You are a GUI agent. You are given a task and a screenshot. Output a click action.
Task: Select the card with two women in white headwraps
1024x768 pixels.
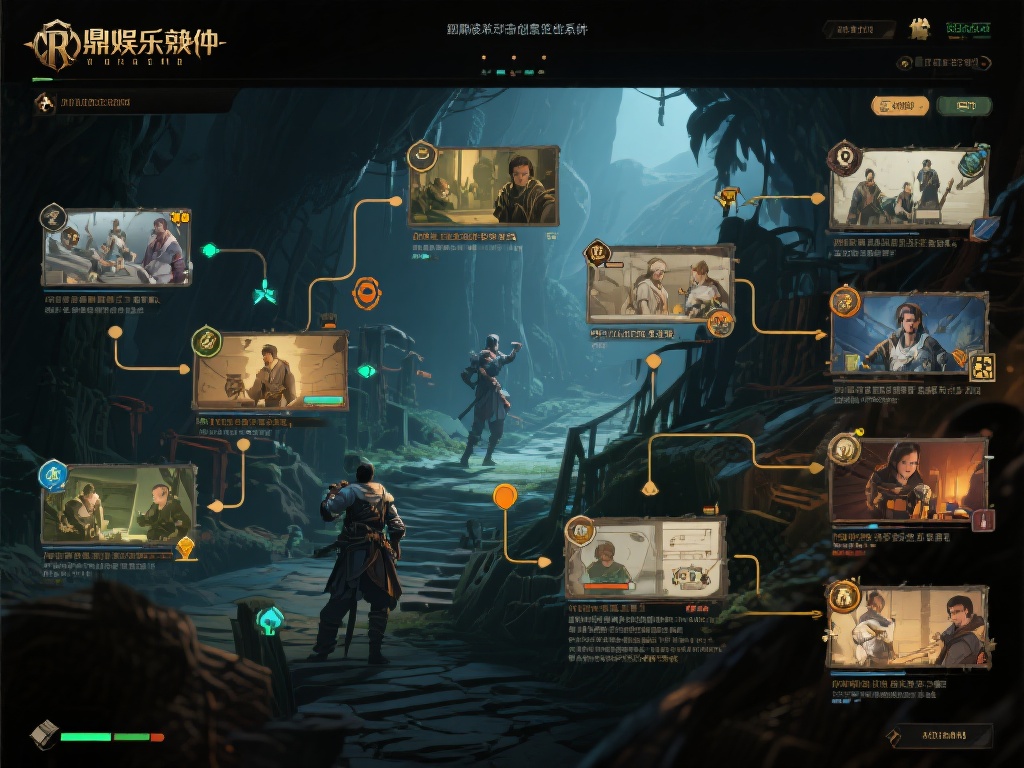[x=660, y=285]
